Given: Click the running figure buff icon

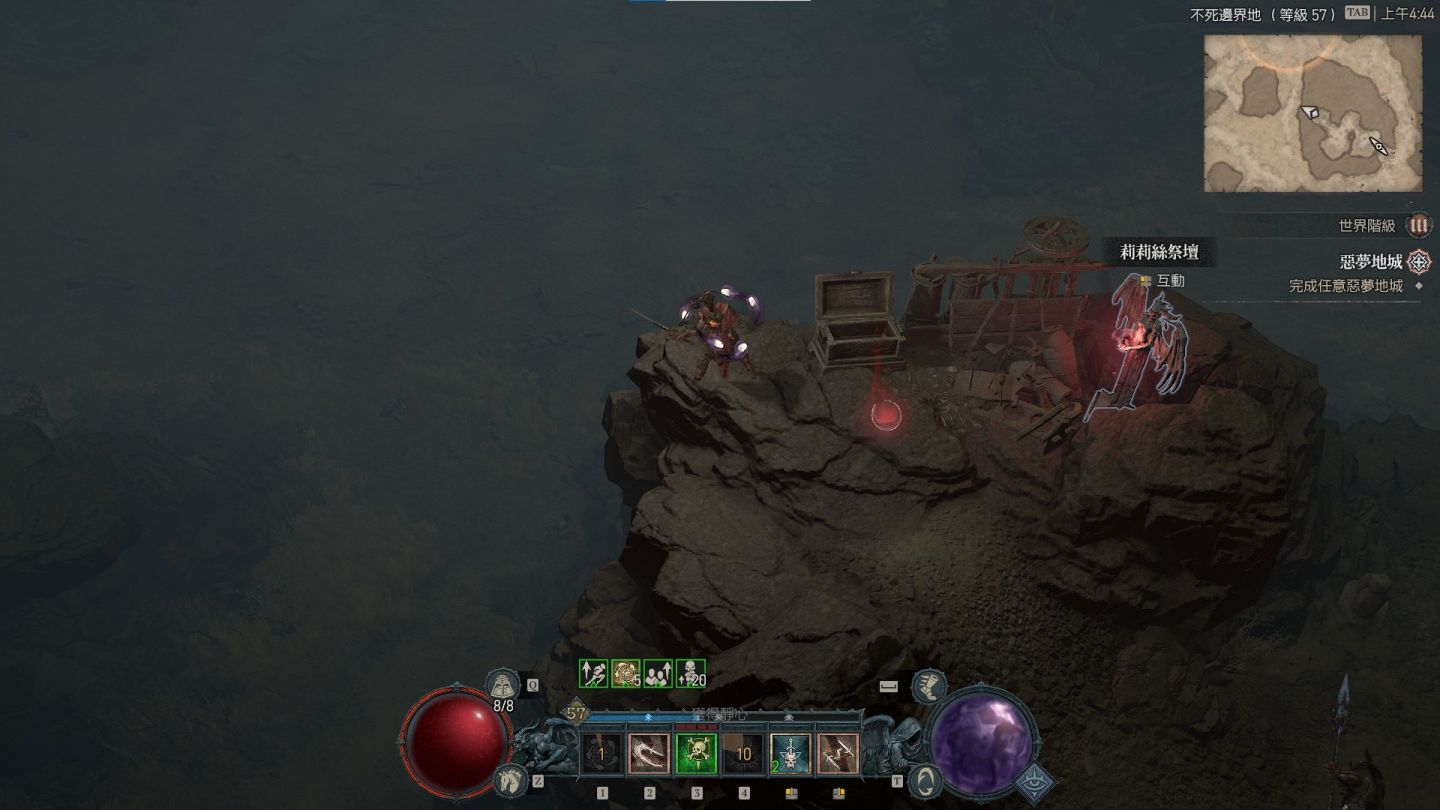Looking at the screenshot, I should 595,674.
